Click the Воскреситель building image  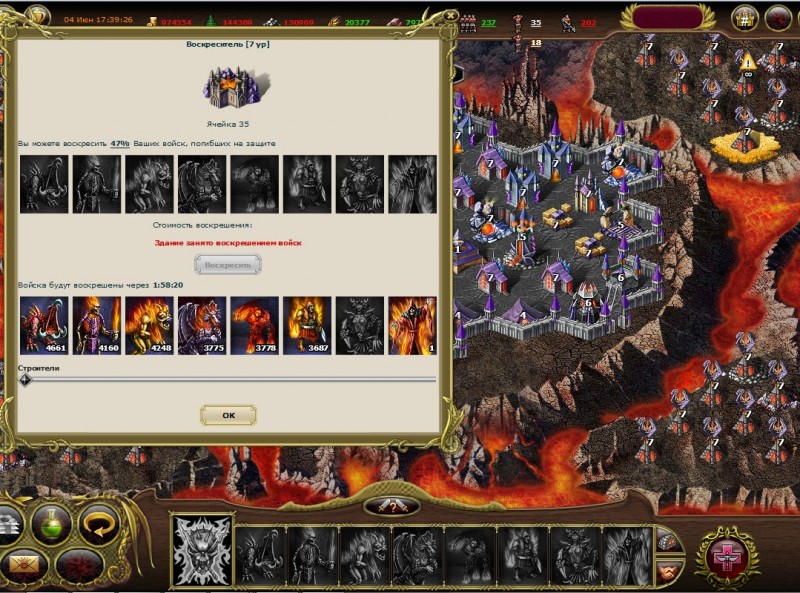point(229,88)
